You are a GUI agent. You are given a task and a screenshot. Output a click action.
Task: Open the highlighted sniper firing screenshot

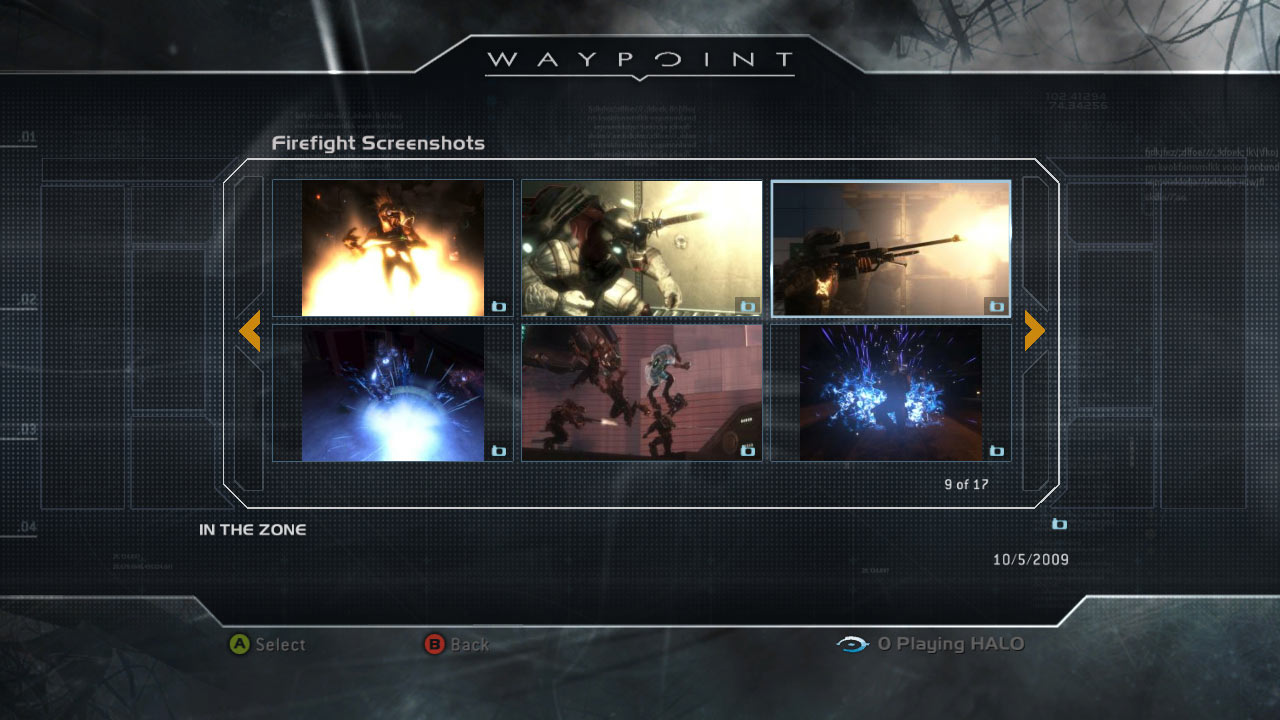click(x=891, y=248)
